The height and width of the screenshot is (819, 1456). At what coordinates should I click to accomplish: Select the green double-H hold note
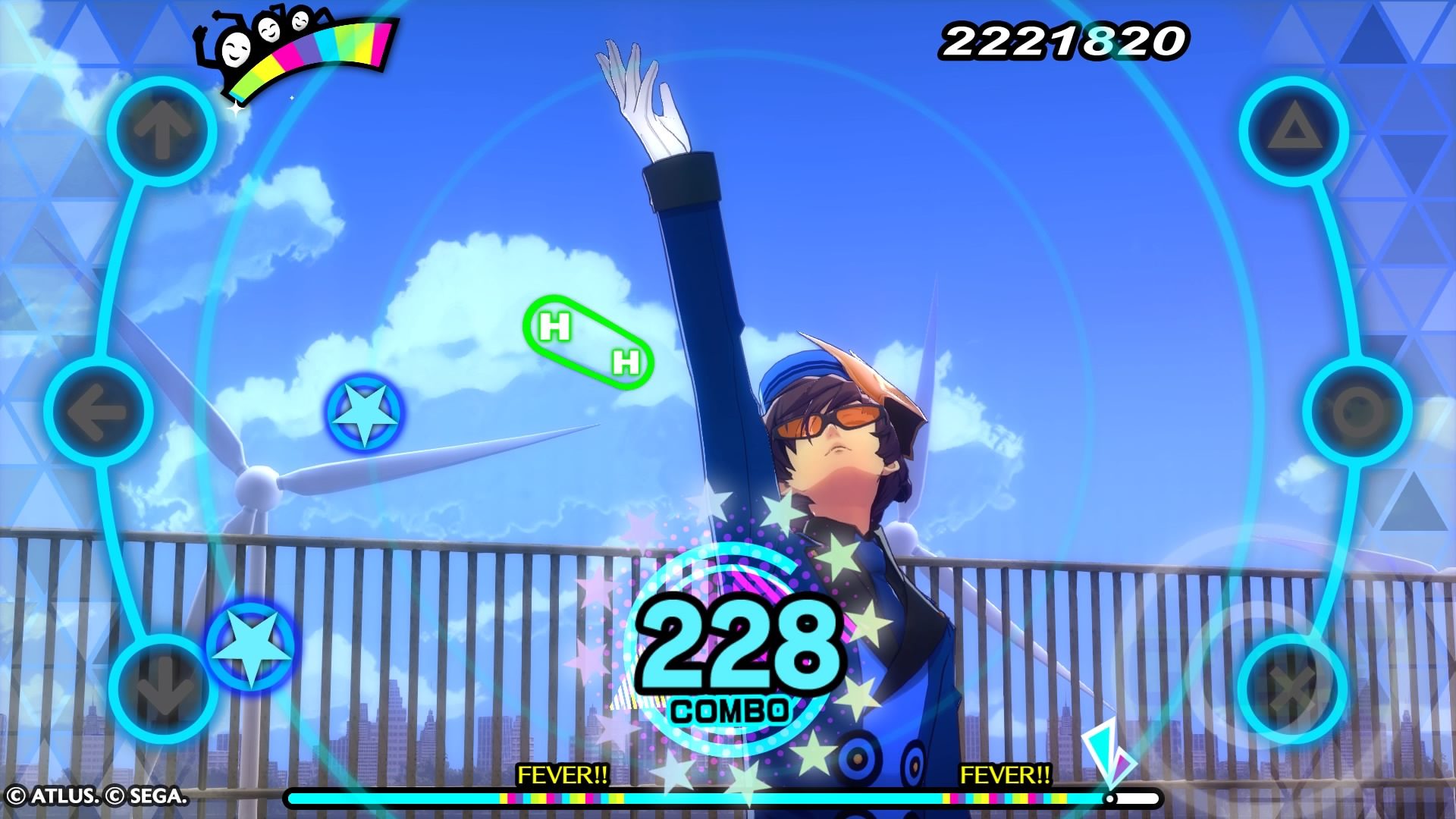pos(588,344)
